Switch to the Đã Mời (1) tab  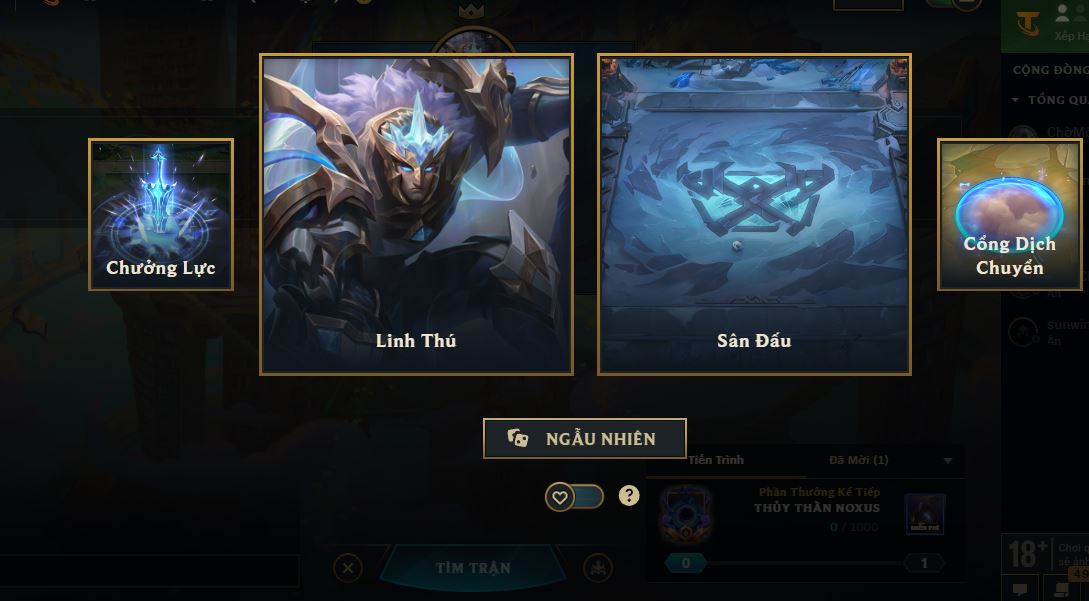(858, 460)
